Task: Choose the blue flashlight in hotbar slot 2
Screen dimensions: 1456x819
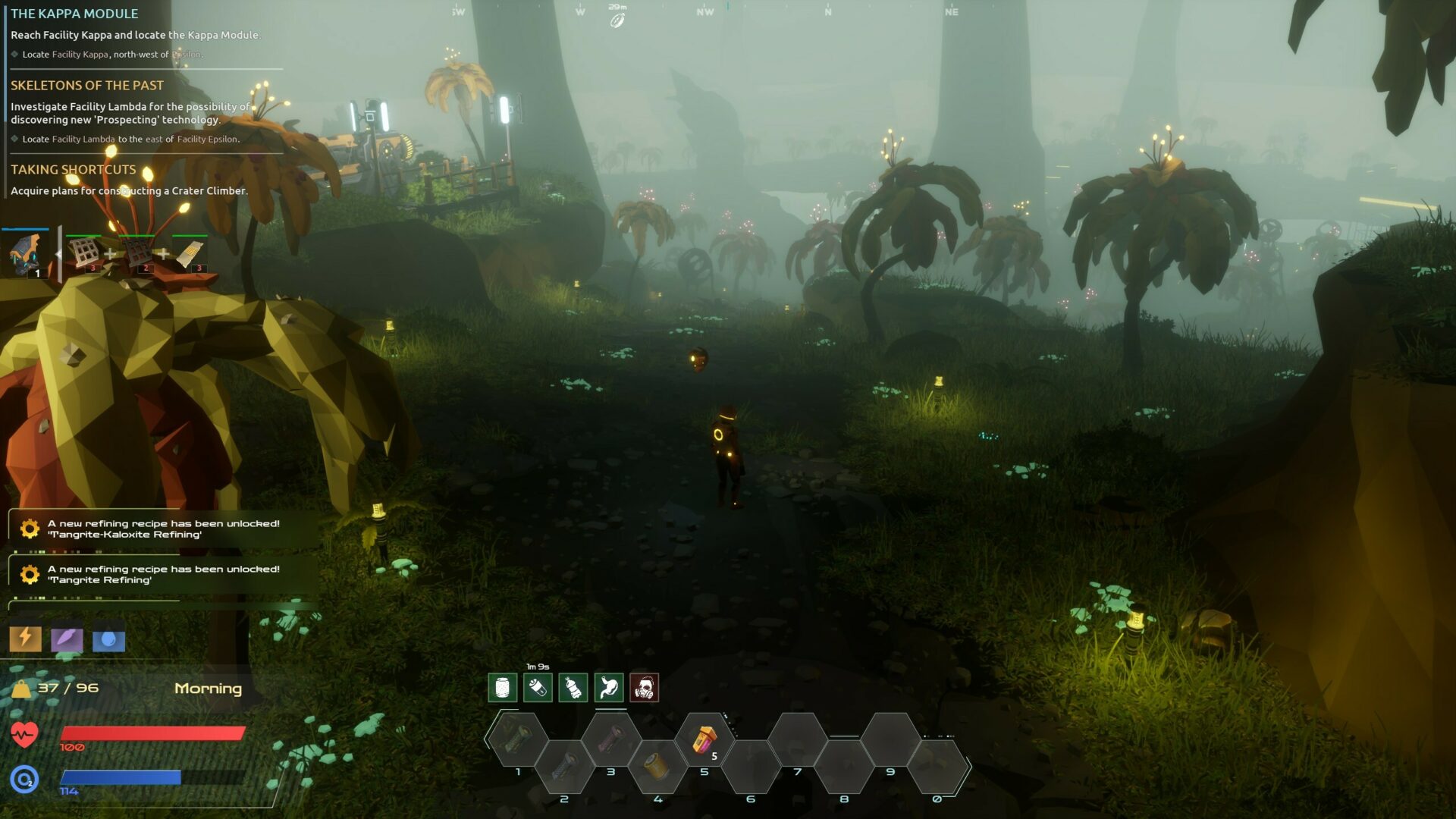Action: click(563, 767)
